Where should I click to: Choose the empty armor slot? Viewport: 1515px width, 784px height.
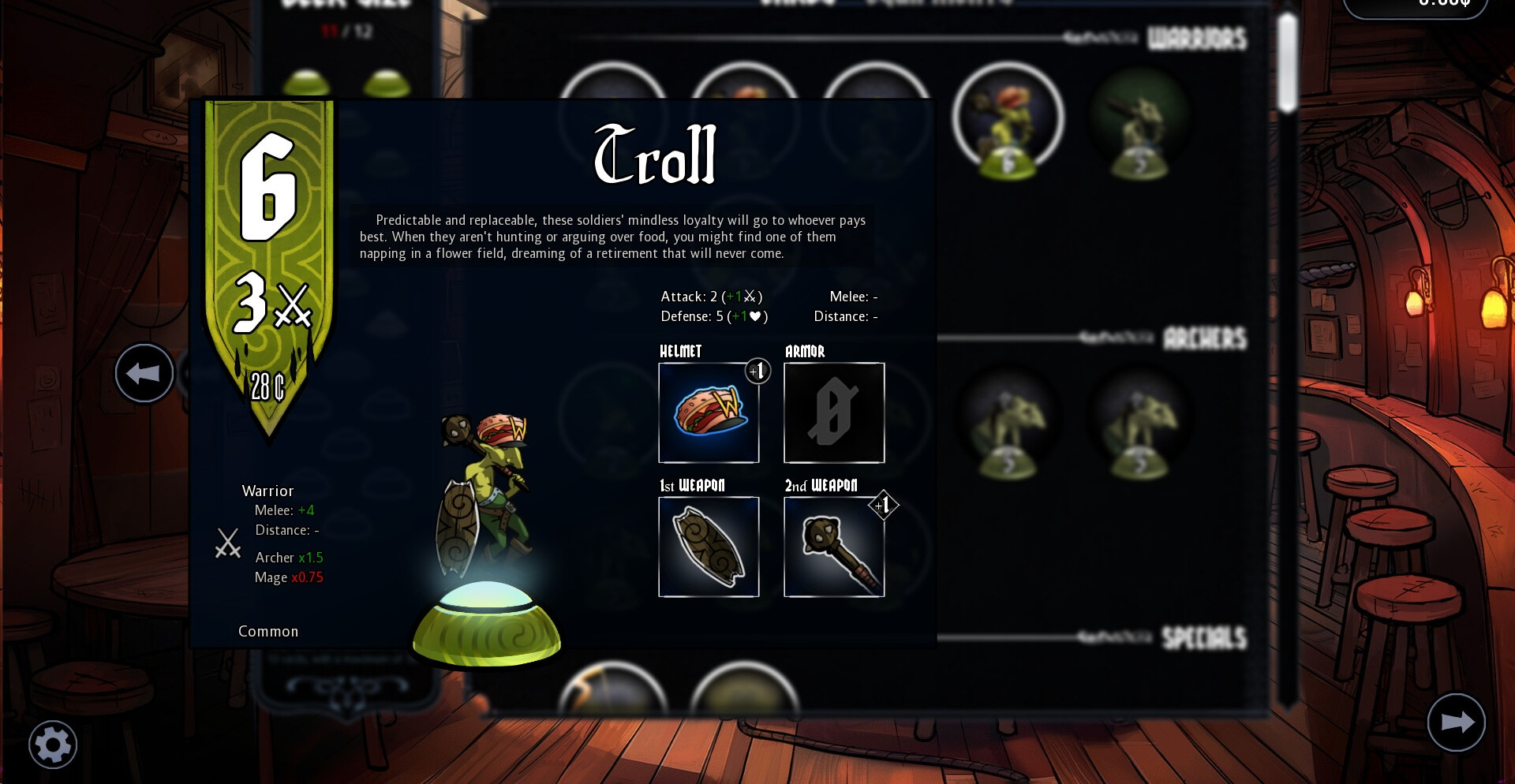click(834, 413)
